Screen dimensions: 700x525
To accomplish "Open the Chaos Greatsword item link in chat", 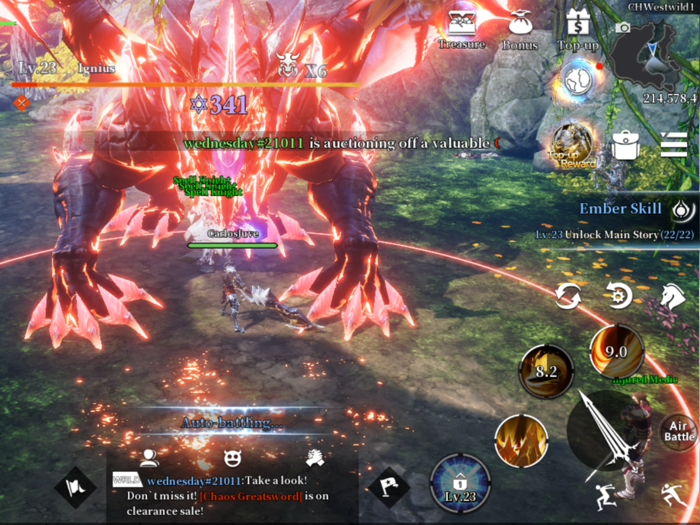I will (252, 496).
